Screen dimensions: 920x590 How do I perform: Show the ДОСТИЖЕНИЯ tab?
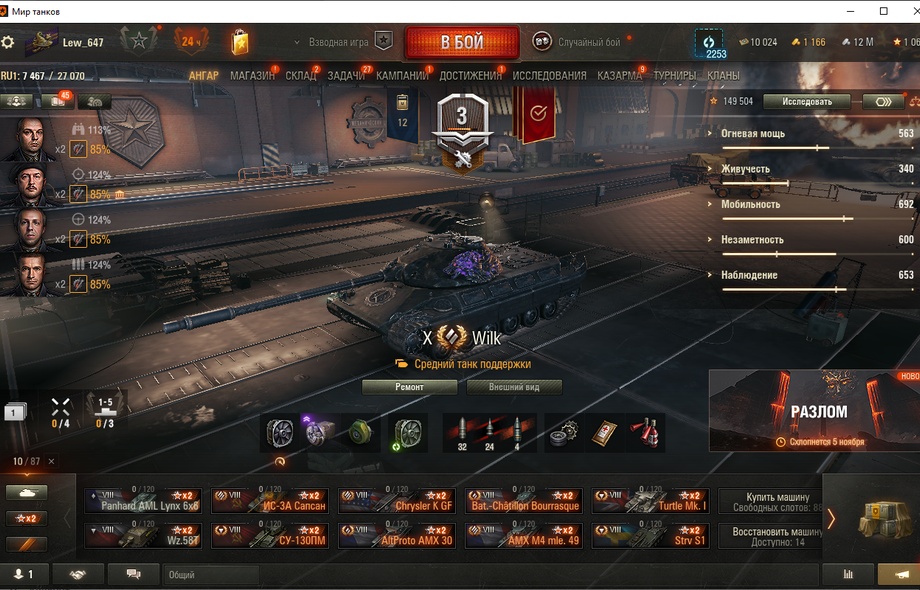coord(470,76)
